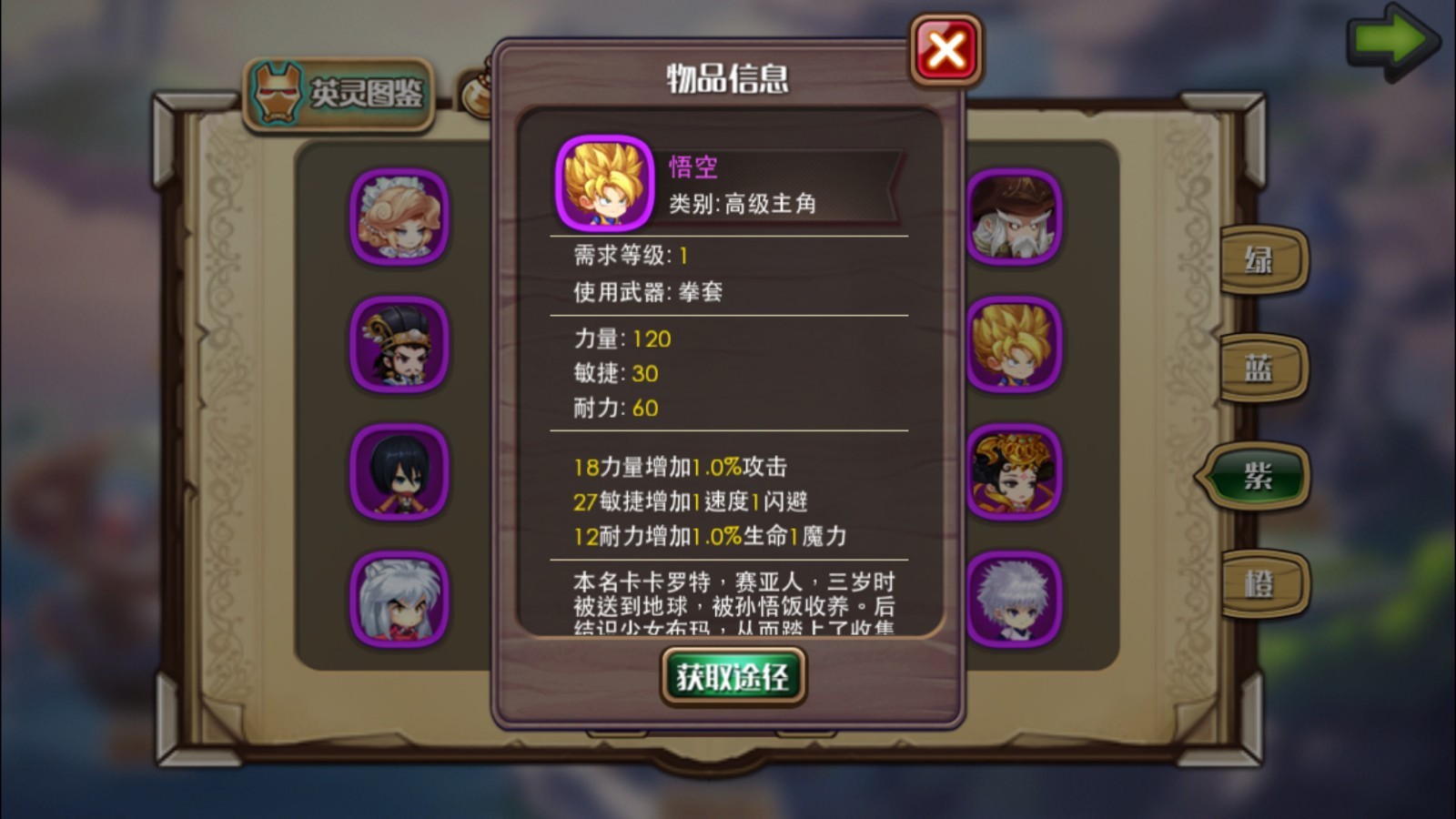Click the 悟空 portrait icon in the popup
The height and width of the screenshot is (819, 1456).
[604, 183]
